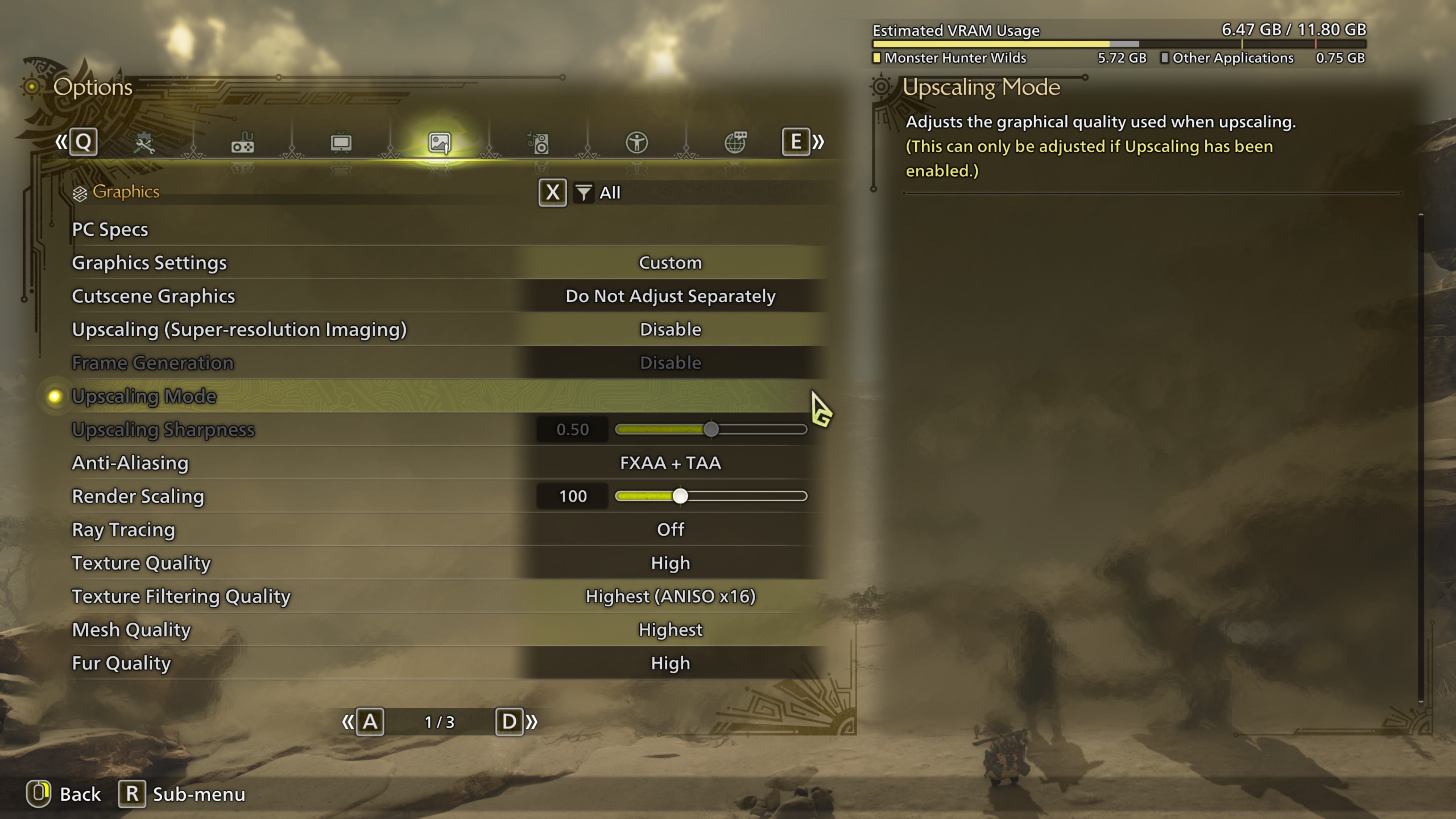Open Texture Filtering Quality options
The height and width of the screenshot is (819, 1456).
pos(670,596)
